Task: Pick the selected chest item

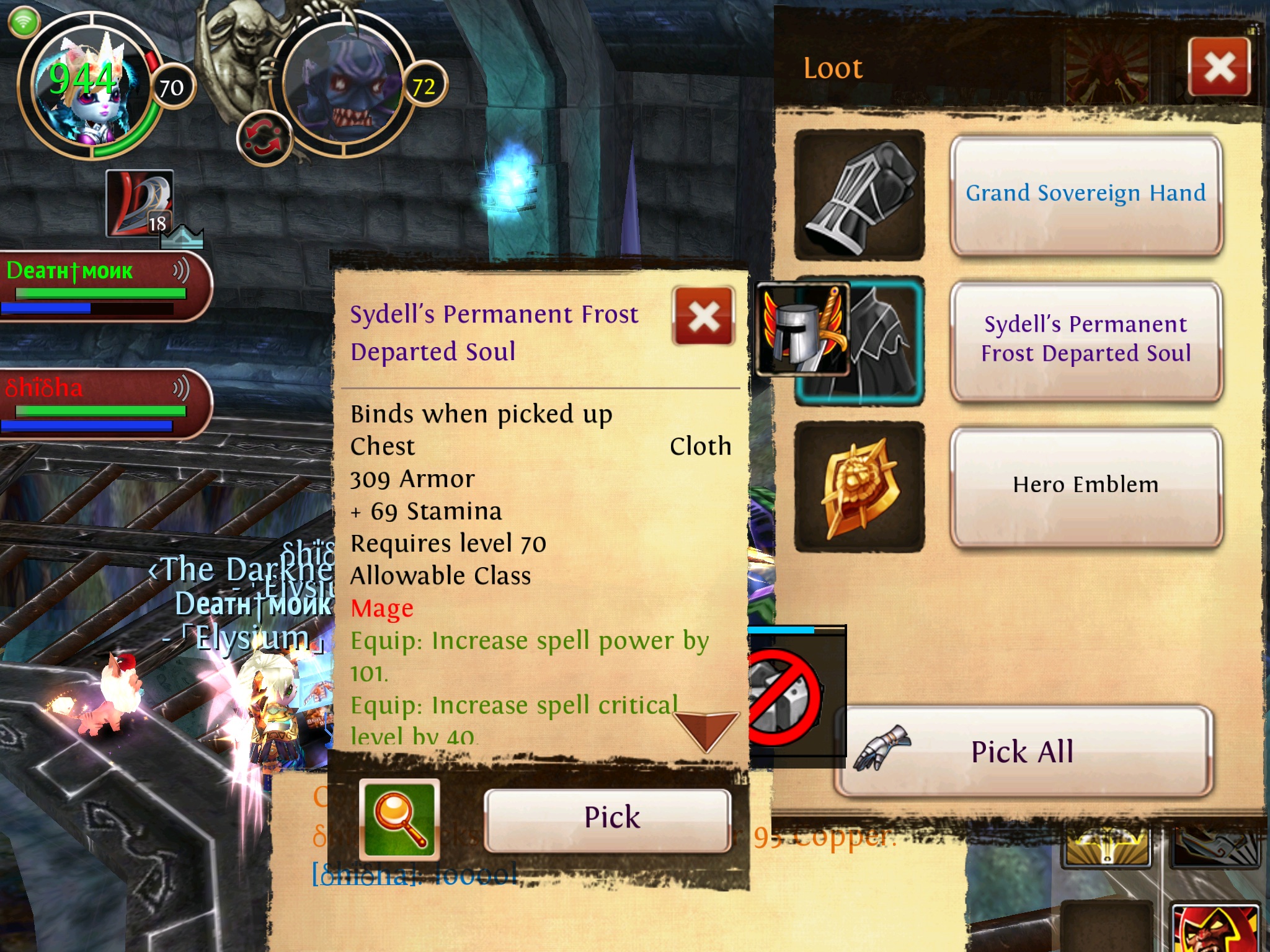Action: [x=608, y=818]
